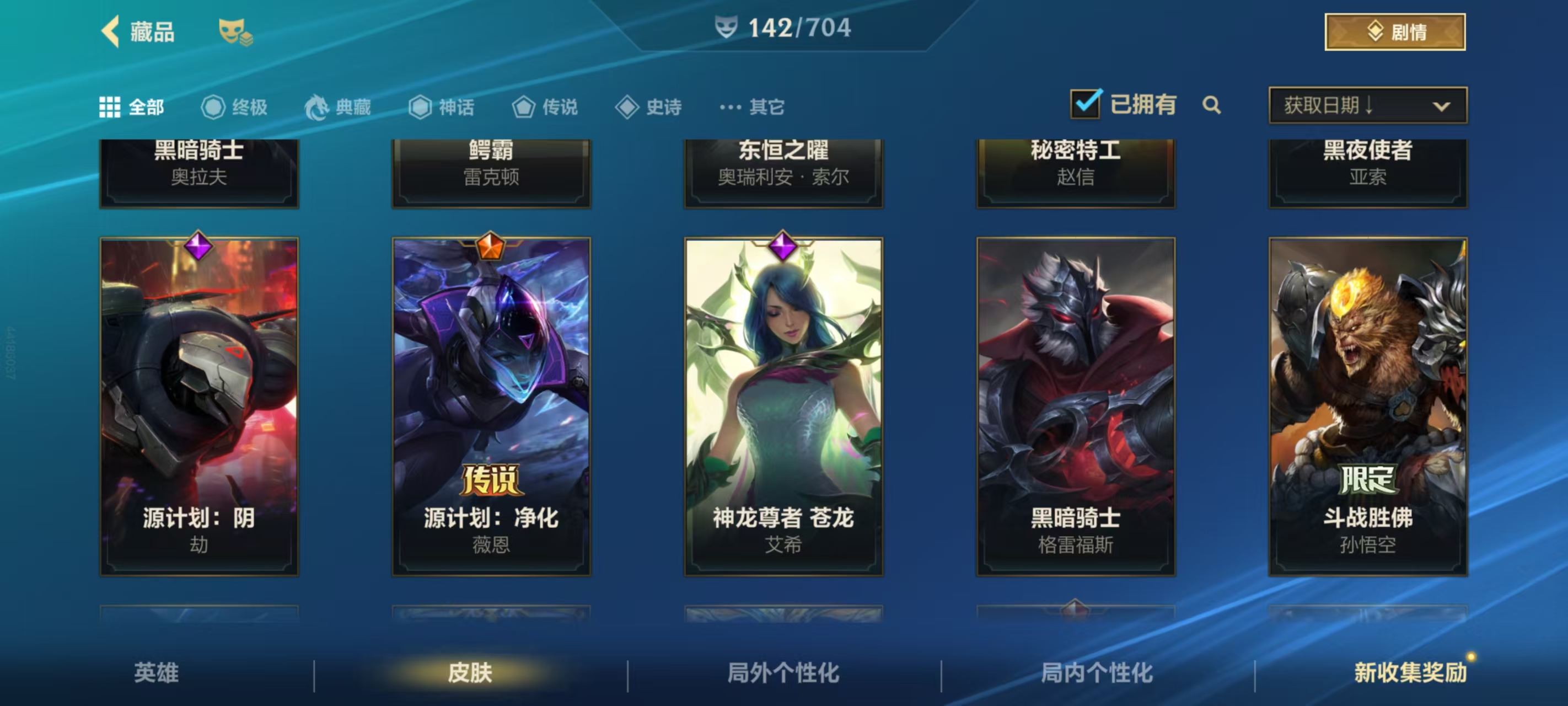Expand the 获取日期 sort dropdown
Viewport: 1568px width, 706px height.
pyautogui.click(x=1367, y=105)
